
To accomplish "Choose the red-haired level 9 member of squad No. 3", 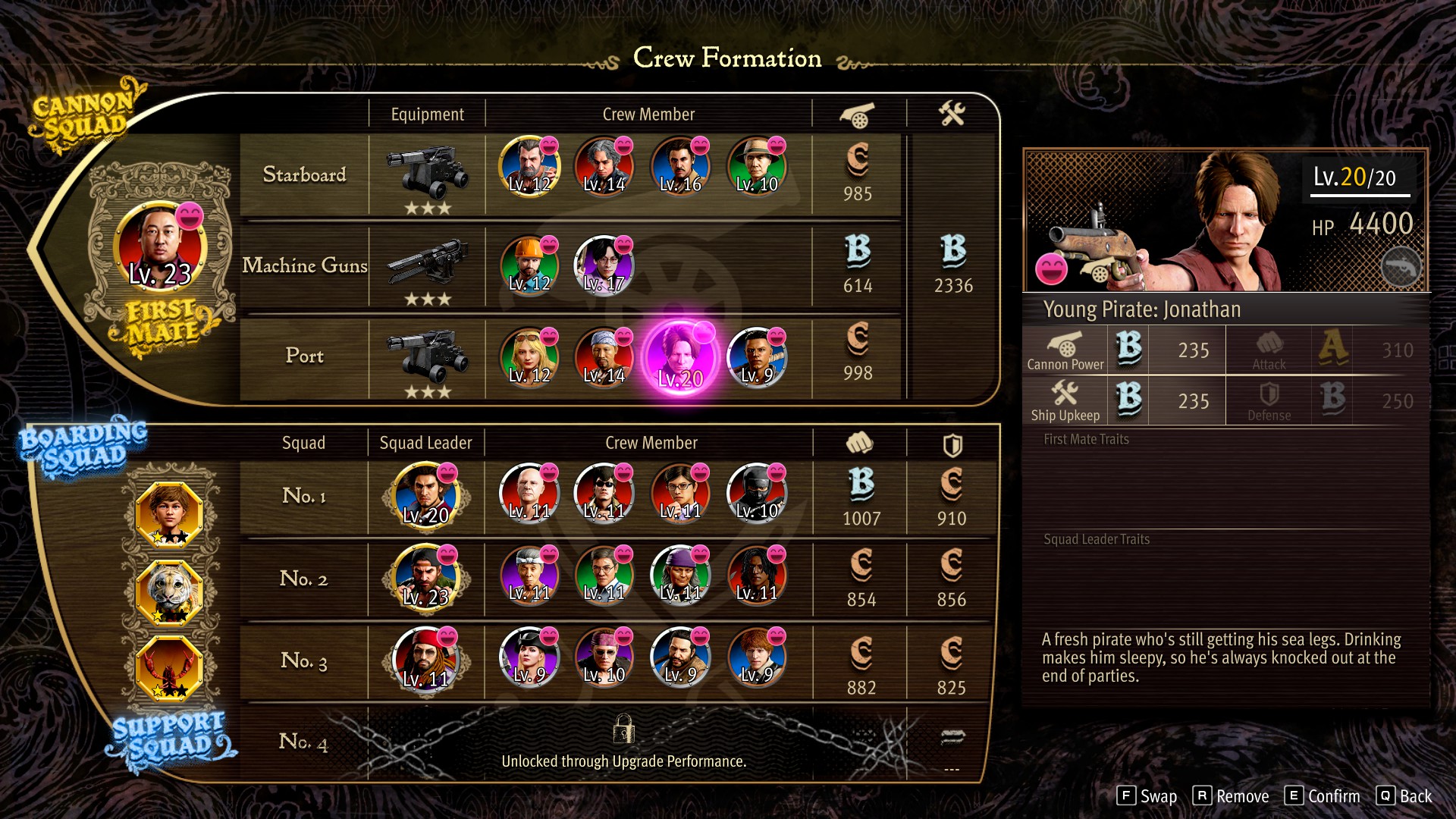I will pyautogui.click(x=756, y=657).
